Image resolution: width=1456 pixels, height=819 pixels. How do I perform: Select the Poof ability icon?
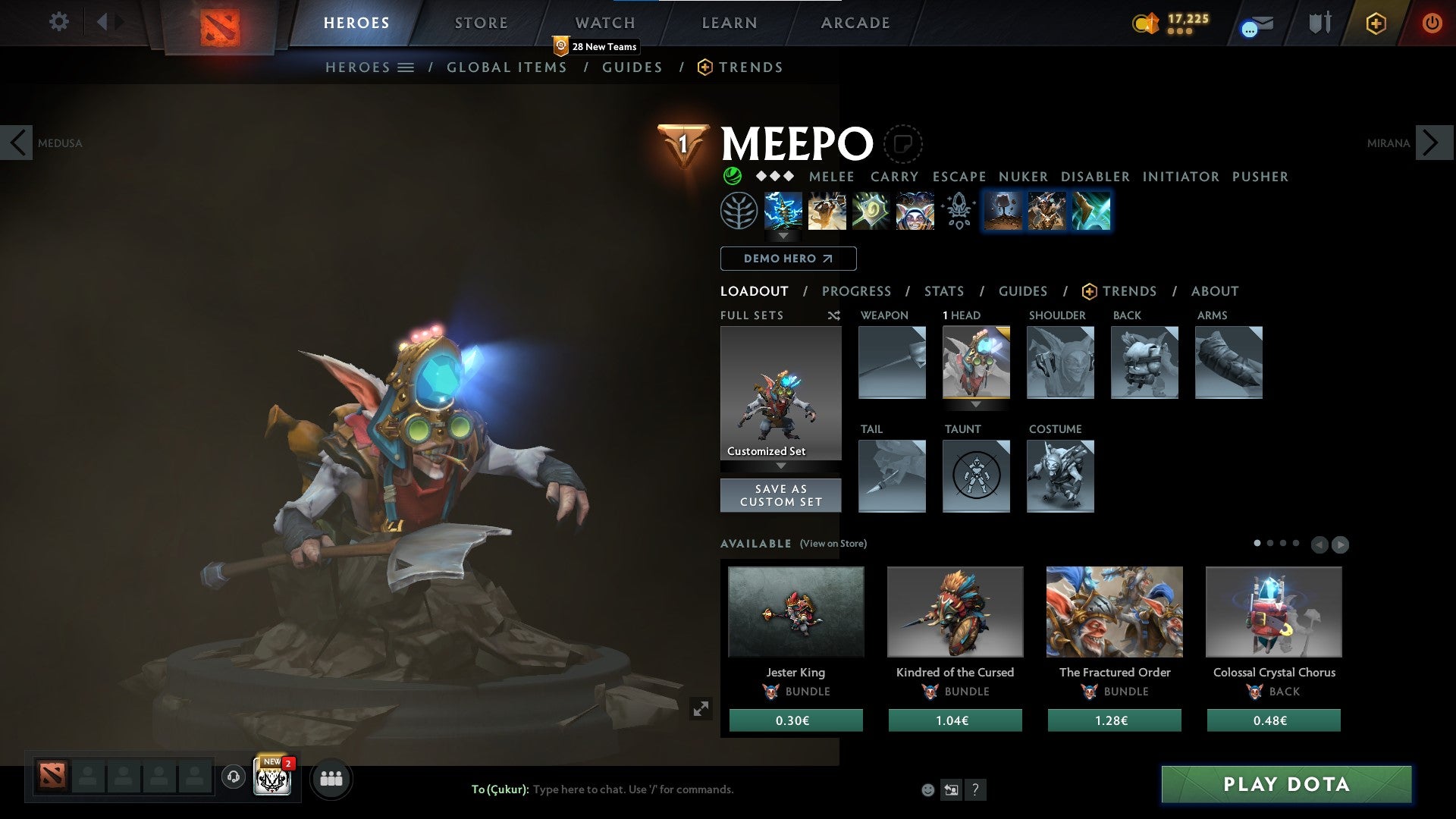(x=827, y=211)
